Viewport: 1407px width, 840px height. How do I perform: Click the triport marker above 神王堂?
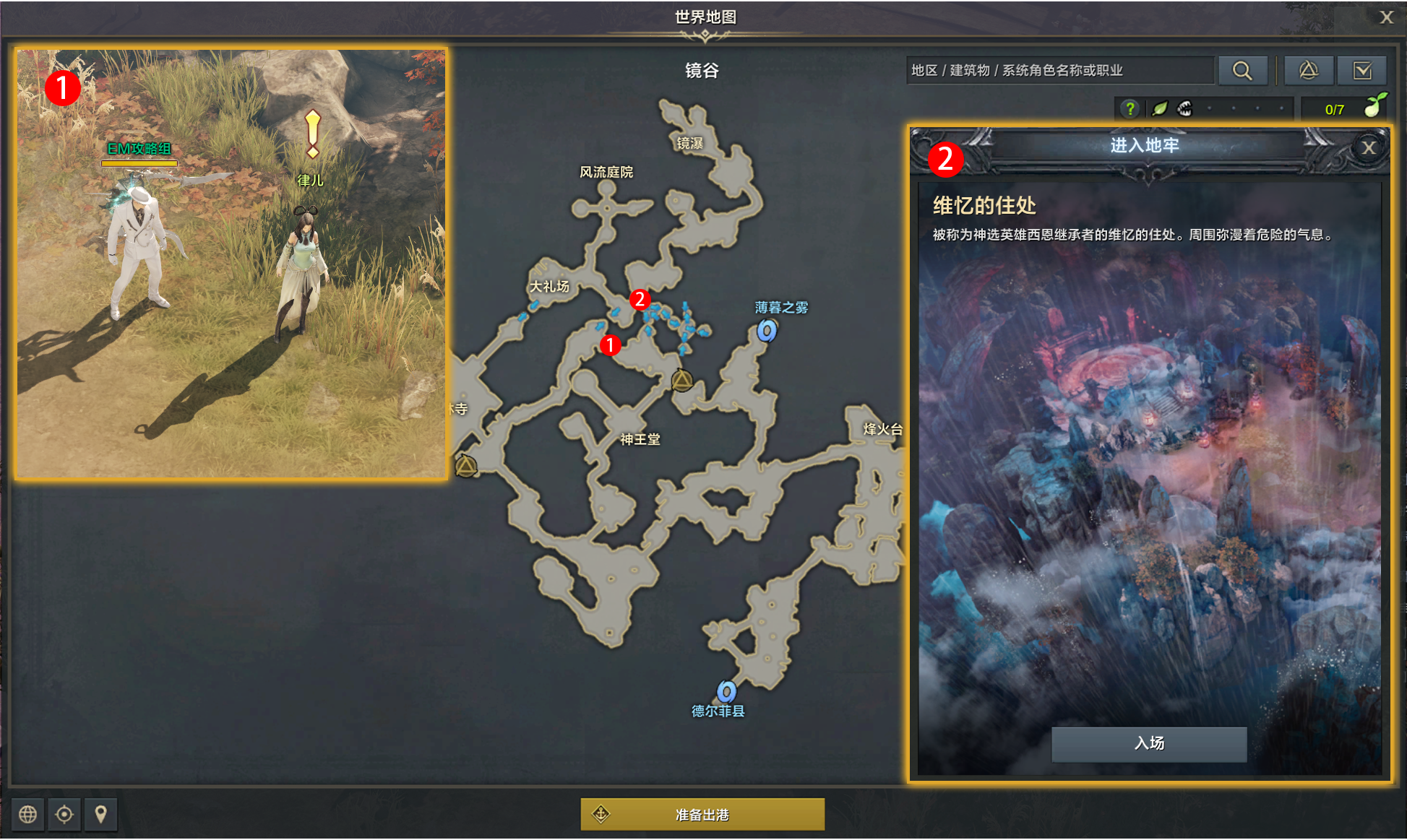coord(681,380)
